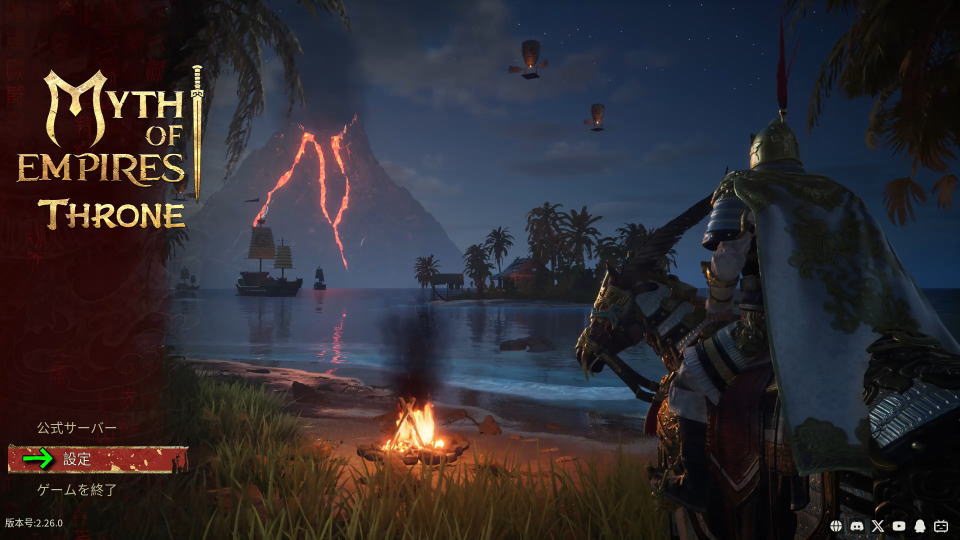The width and height of the screenshot is (960, 540).
Task: Visit the X (Twitter) icon link
Action: (878, 525)
